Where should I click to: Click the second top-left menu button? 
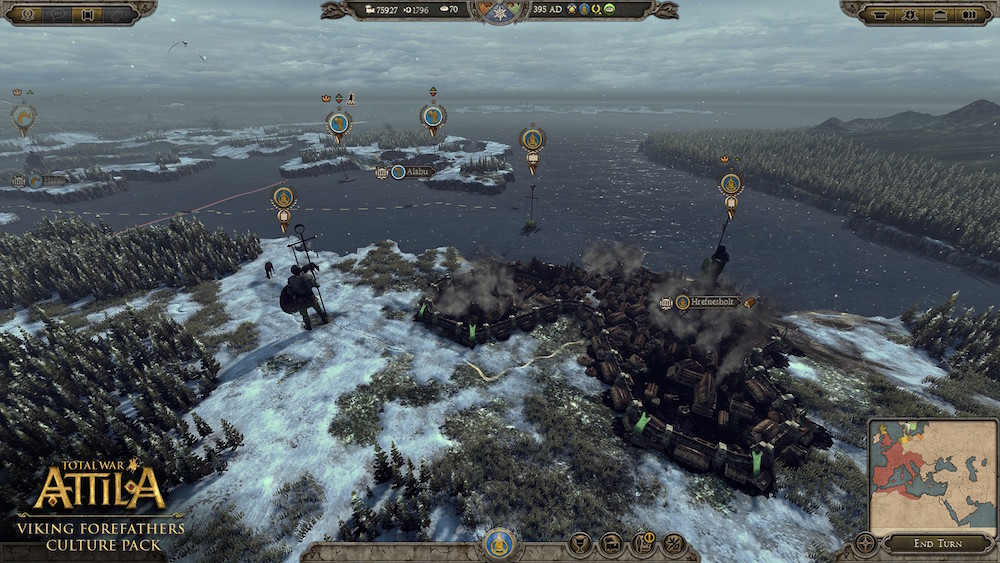tap(58, 14)
